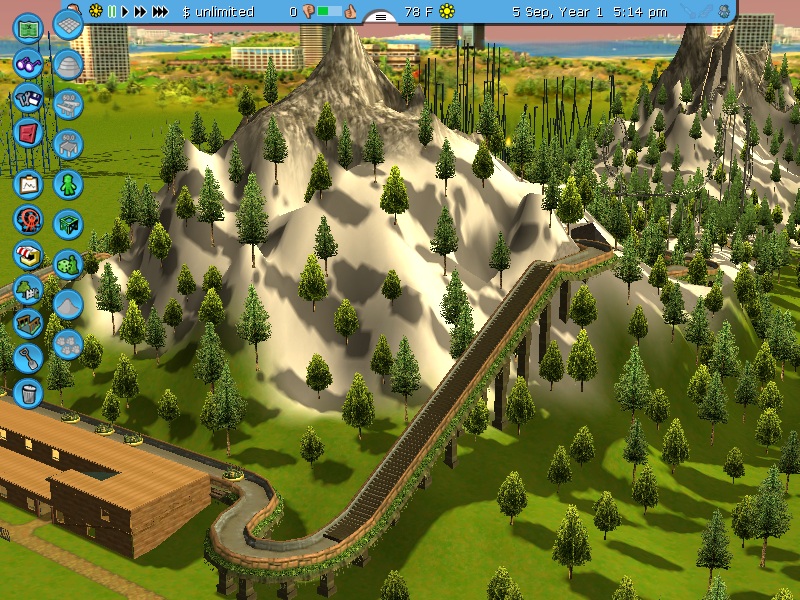The image size is (800, 600).
Task: Set game speed to normal play
Action: (x=125, y=12)
